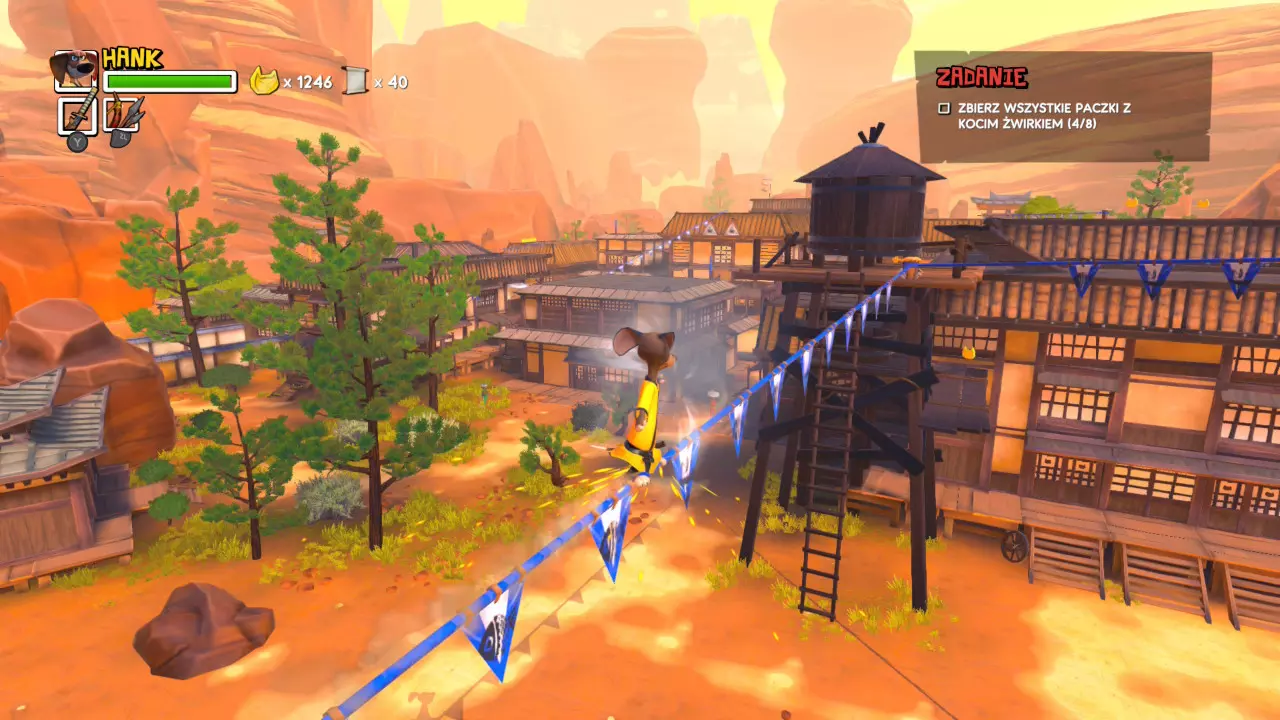The image size is (1280, 720).
Task: Click the paper scroll icon
Action: click(x=355, y=81)
